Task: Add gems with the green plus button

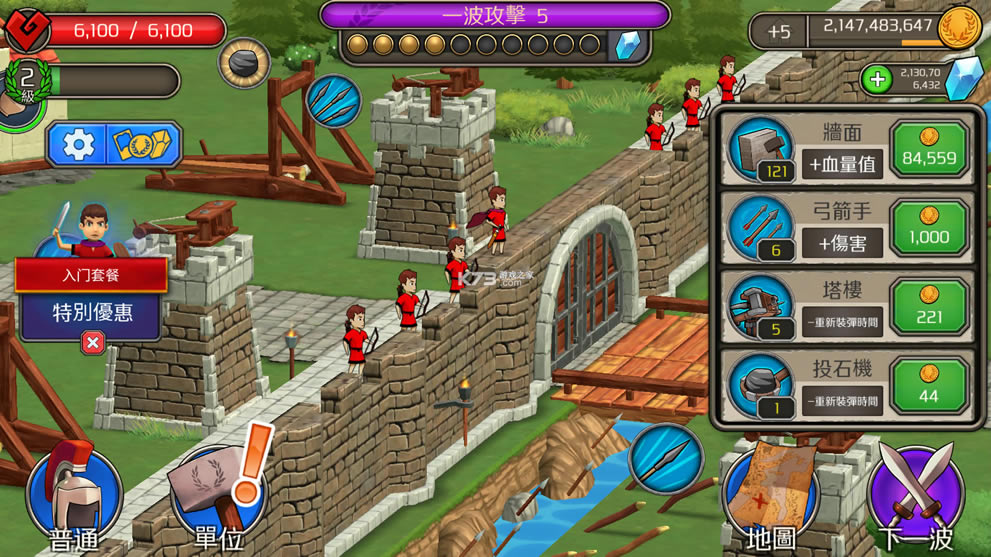Action: 877,80
